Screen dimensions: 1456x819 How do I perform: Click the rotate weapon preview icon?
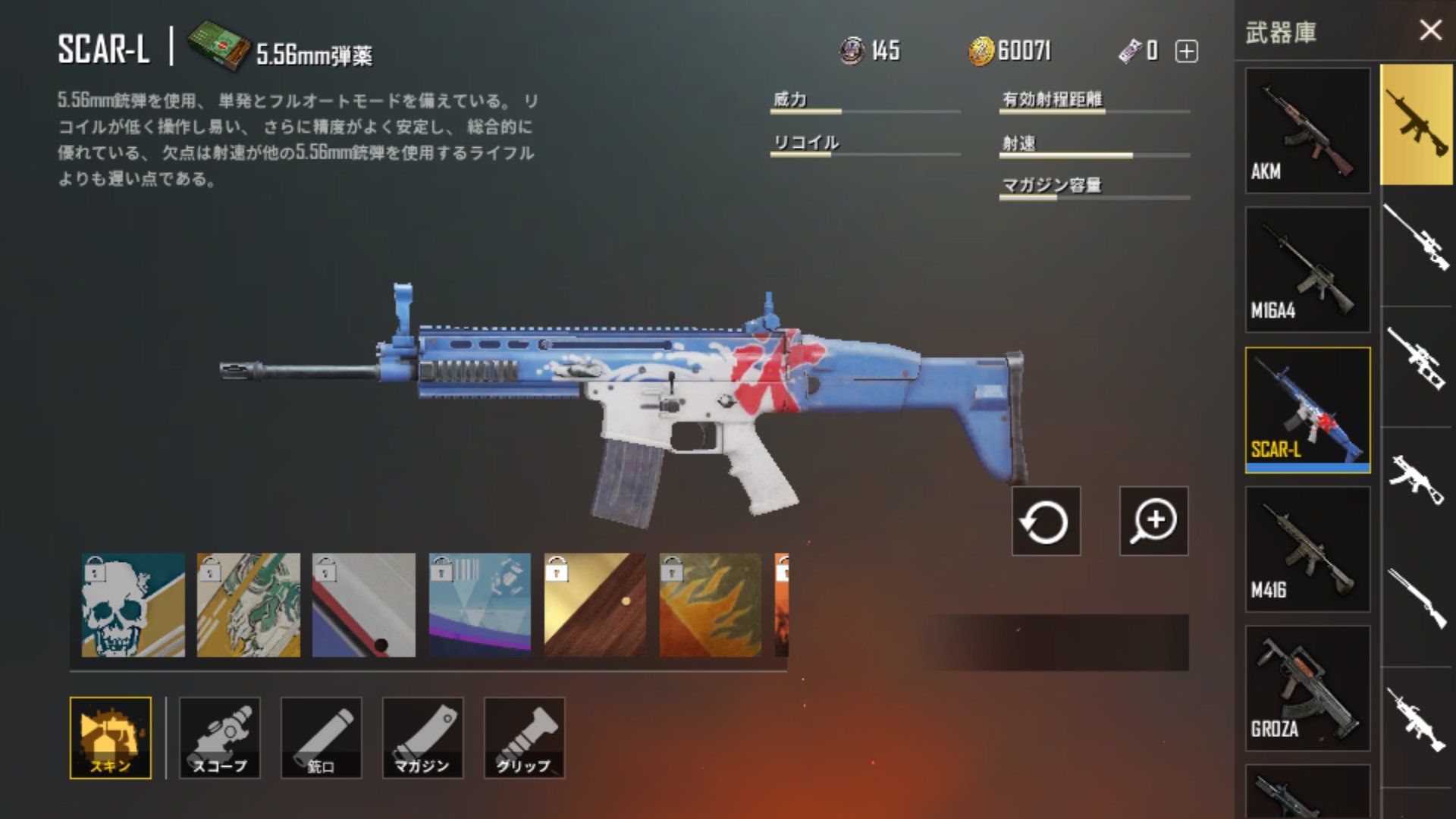pos(1045,520)
